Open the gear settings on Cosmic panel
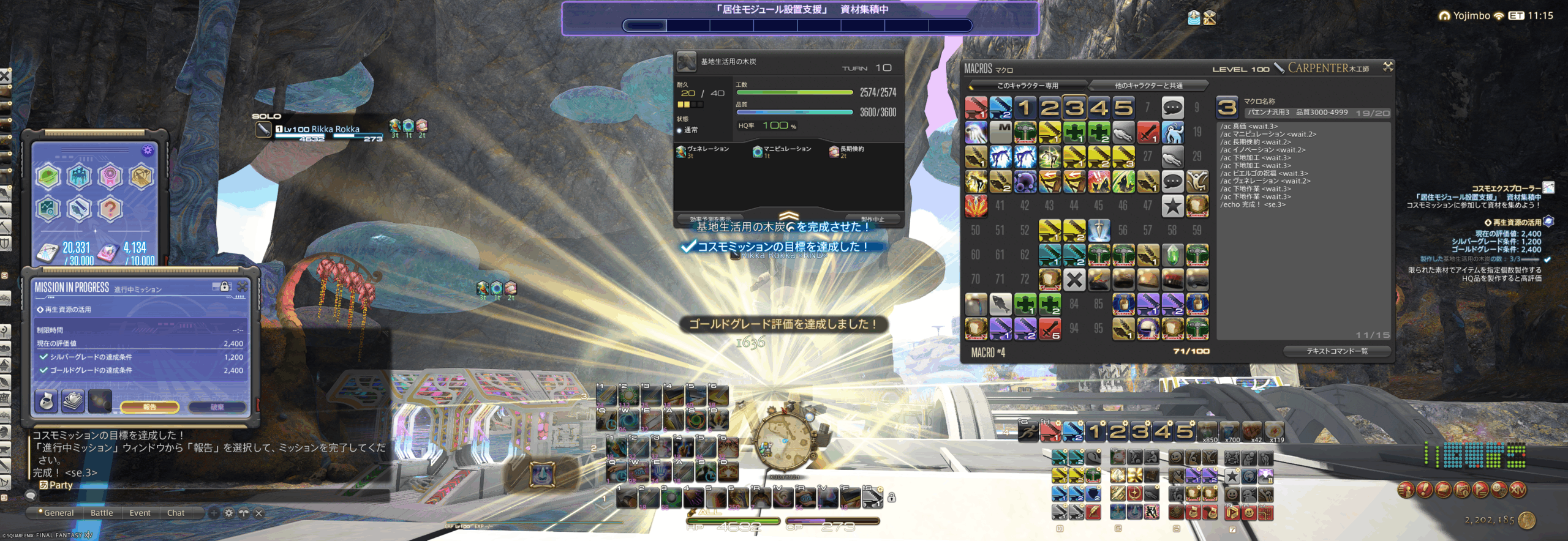 click(x=148, y=151)
